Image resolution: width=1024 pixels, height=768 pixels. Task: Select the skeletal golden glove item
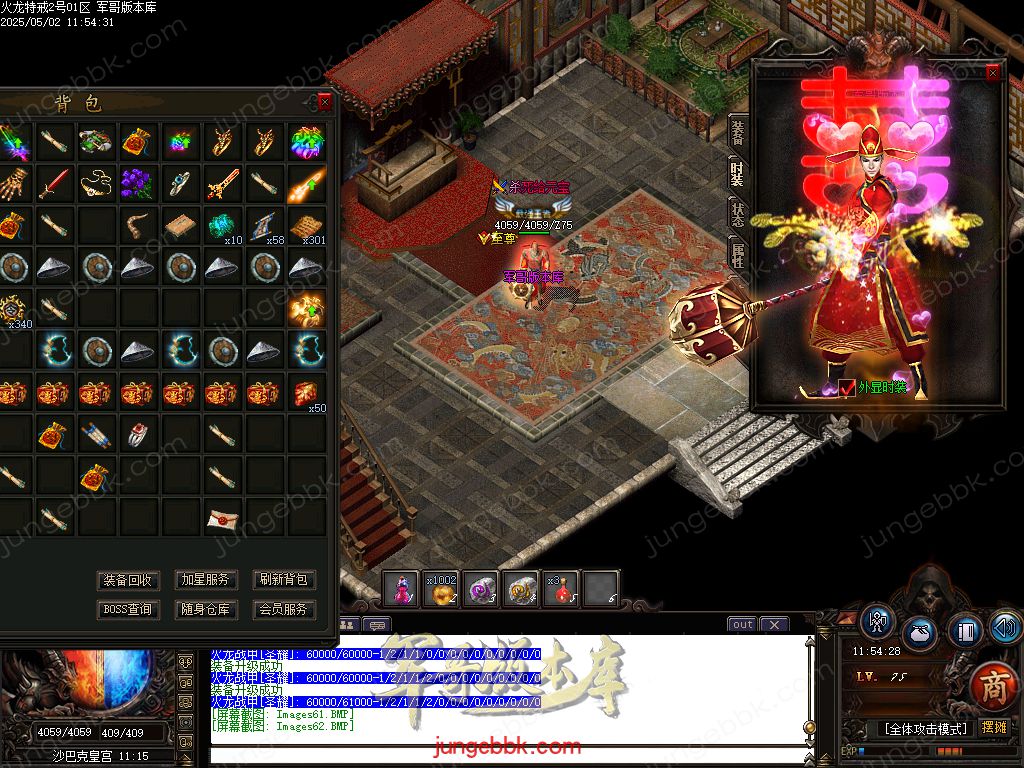[11, 183]
